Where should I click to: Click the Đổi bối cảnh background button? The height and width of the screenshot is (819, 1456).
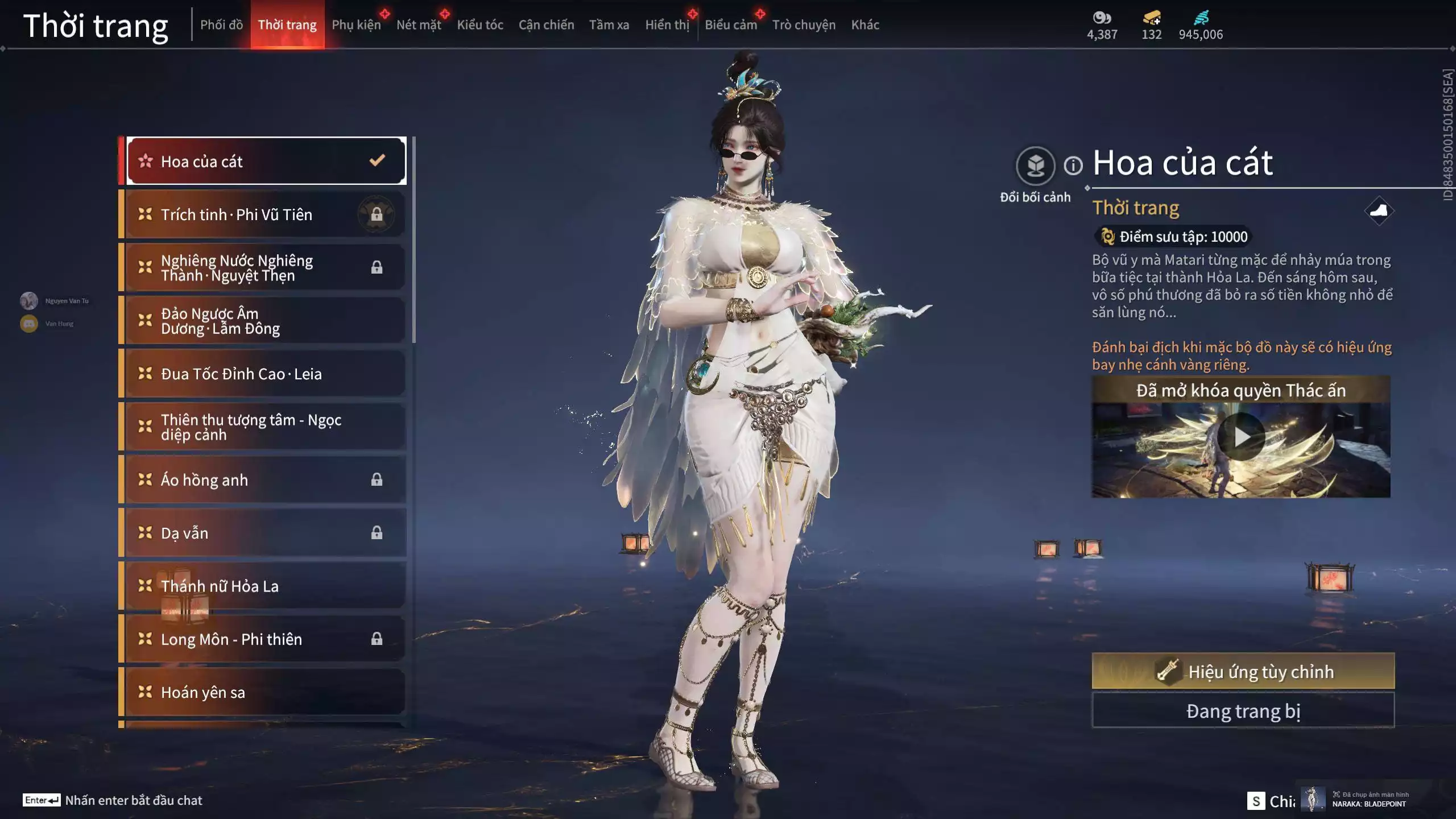coord(1035,166)
